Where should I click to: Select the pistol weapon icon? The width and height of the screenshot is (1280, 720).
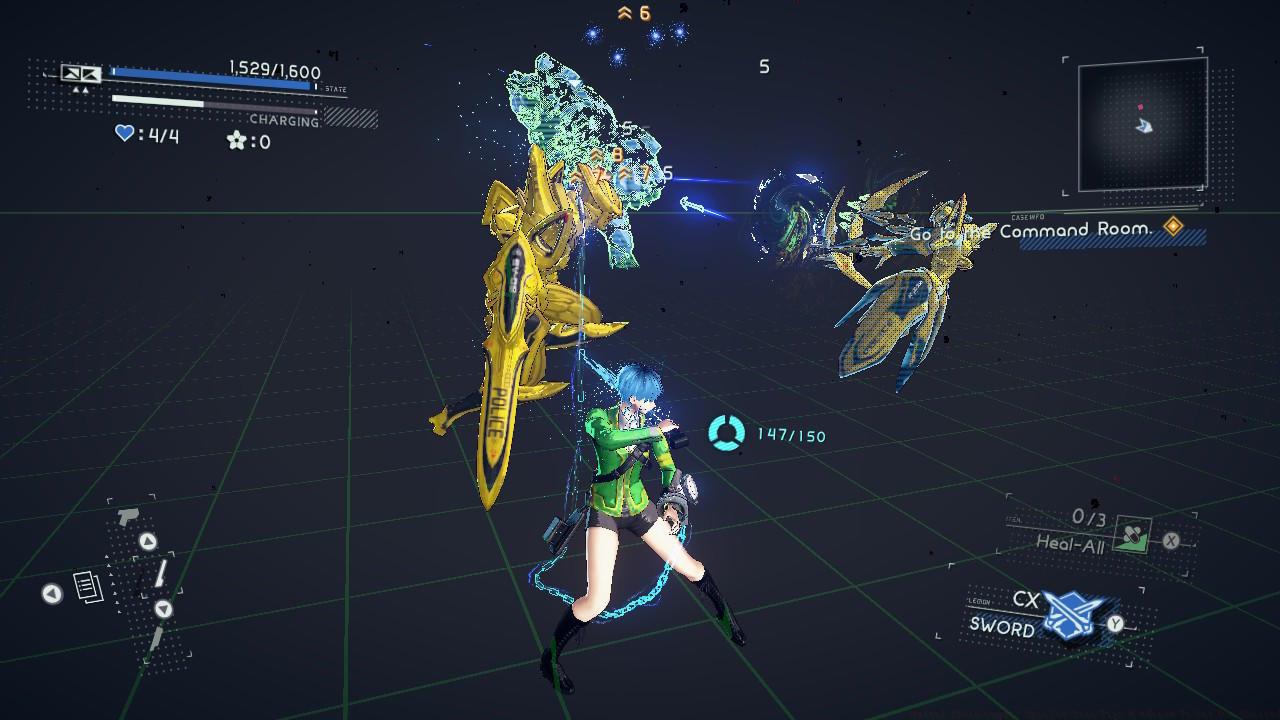click(x=128, y=516)
